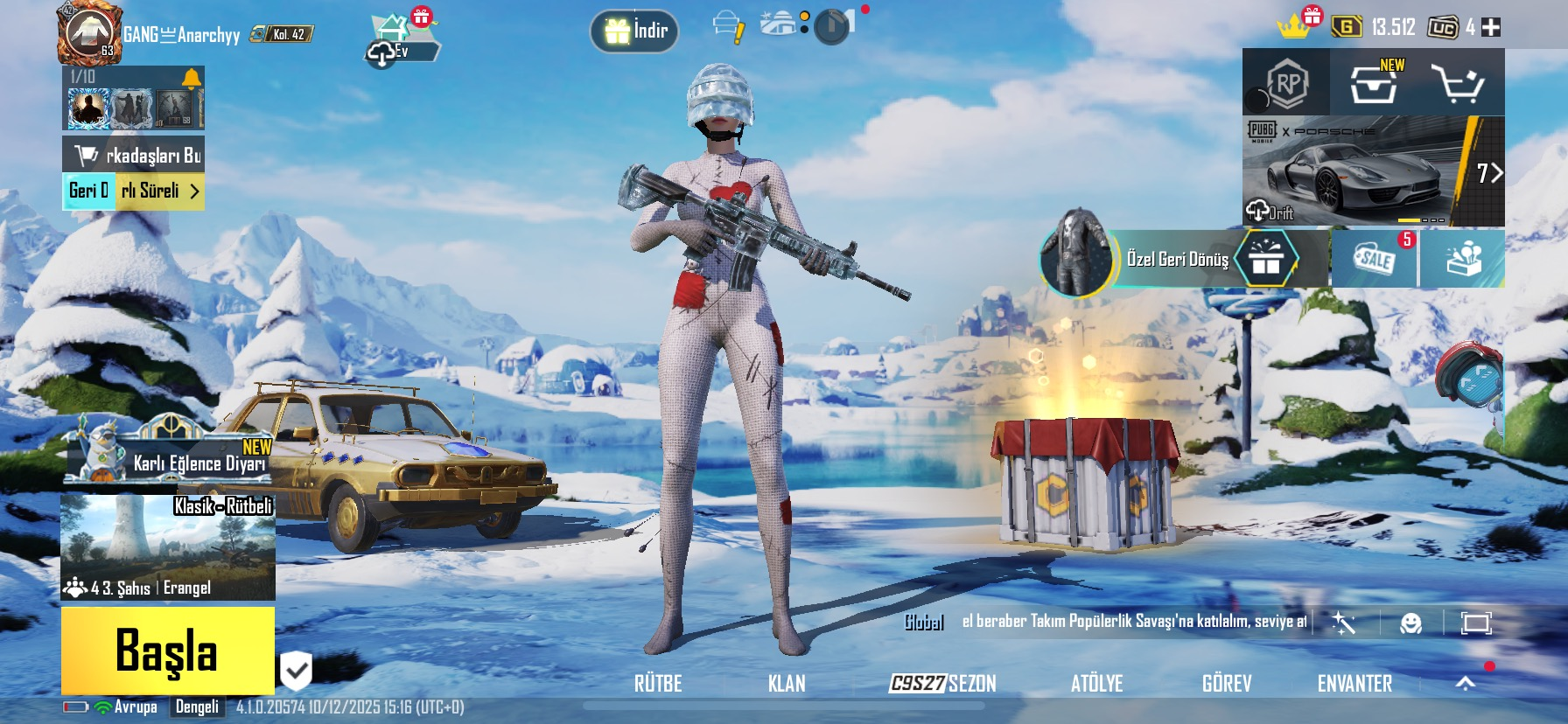Click the İndir download button
This screenshot has height=724, width=1568.
click(x=635, y=31)
